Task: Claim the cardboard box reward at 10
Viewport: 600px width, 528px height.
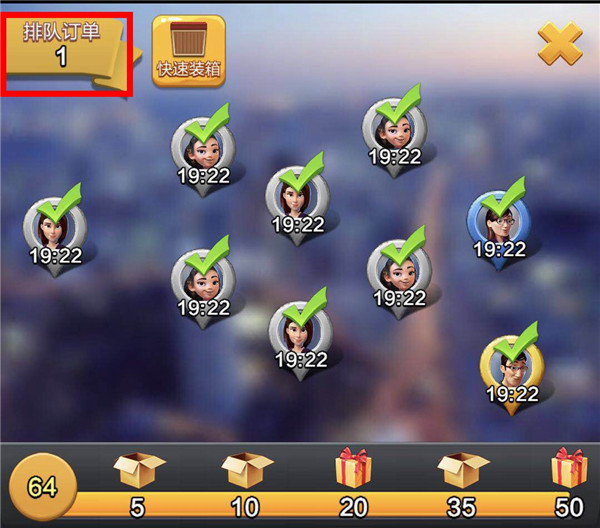Action: pos(246,470)
